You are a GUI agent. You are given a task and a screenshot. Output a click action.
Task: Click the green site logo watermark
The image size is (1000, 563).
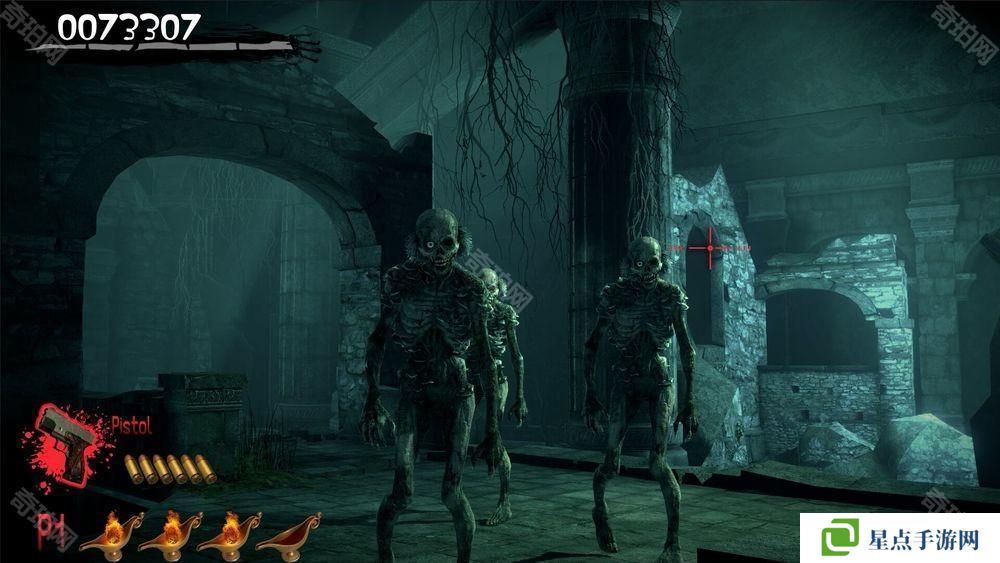click(841, 537)
